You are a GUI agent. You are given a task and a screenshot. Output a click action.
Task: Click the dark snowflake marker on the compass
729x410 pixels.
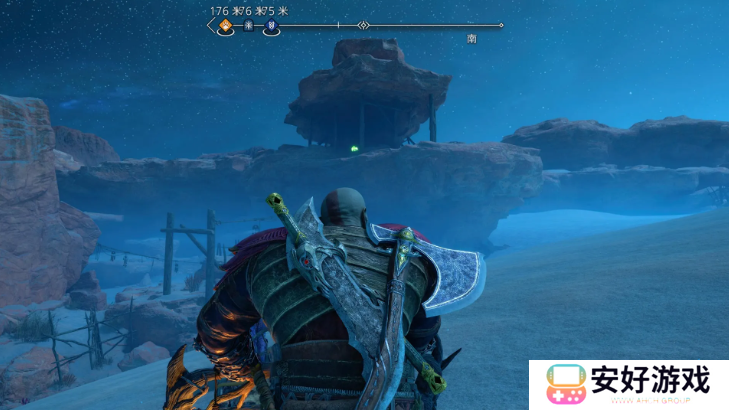248,27
